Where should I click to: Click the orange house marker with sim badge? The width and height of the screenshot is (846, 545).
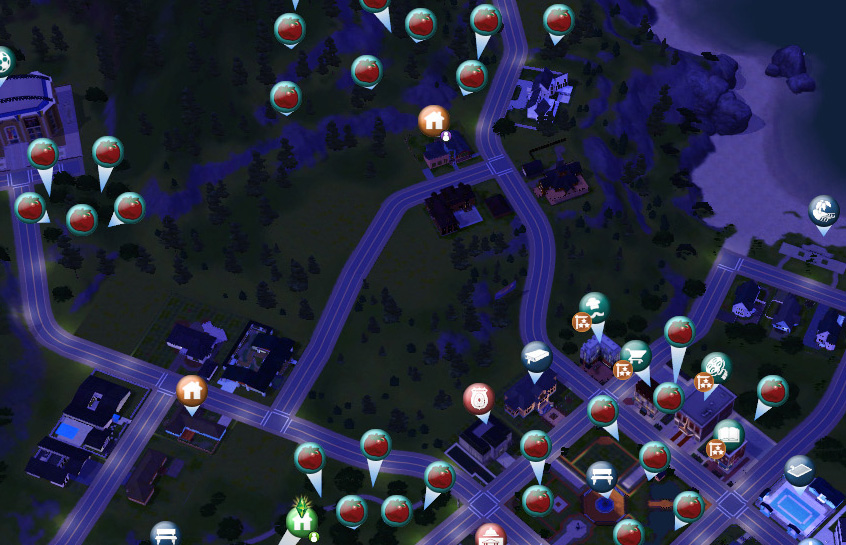coord(434,121)
